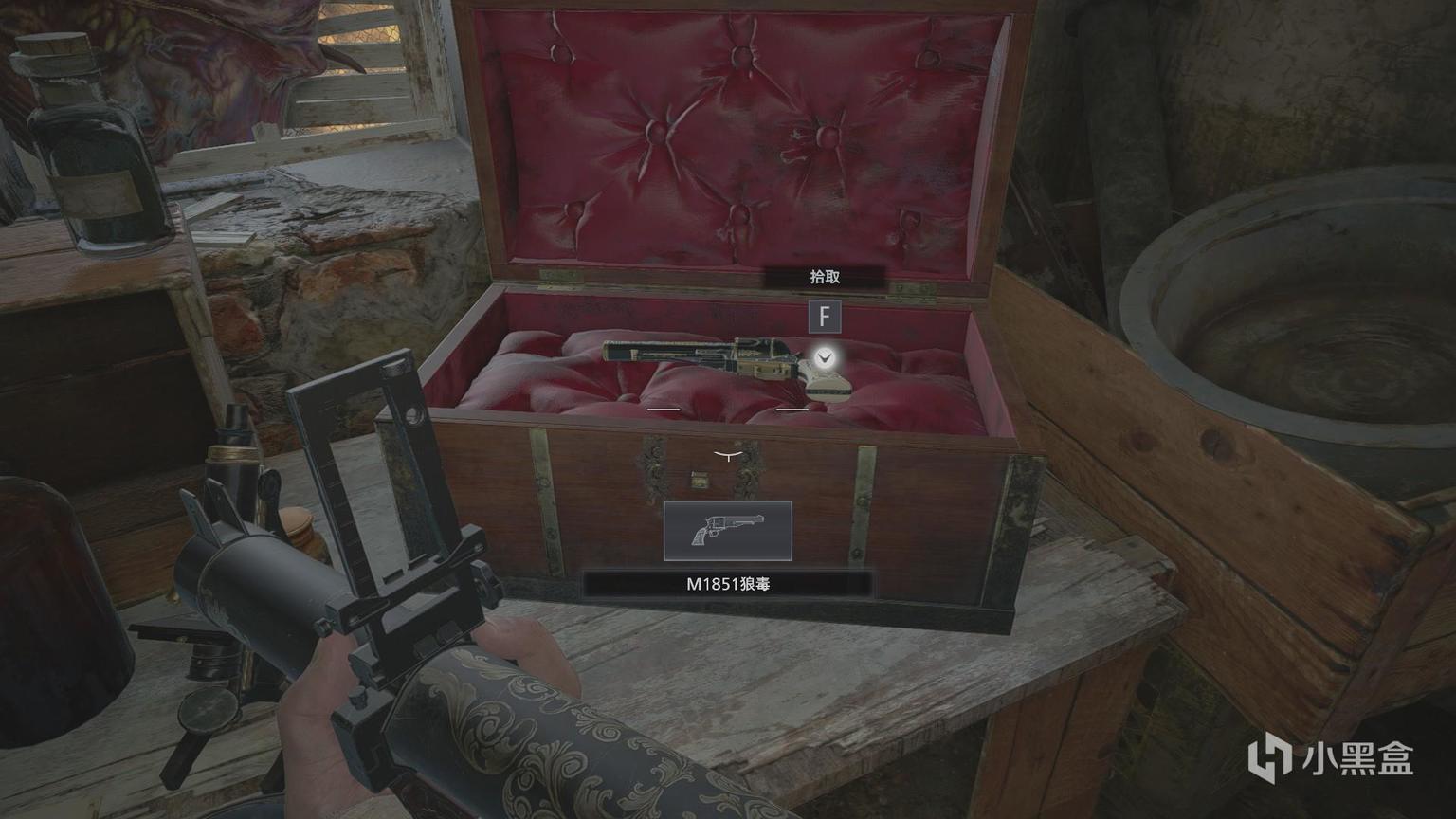Select the revolver item preview icon
1456x819 pixels.
tap(727, 531)
